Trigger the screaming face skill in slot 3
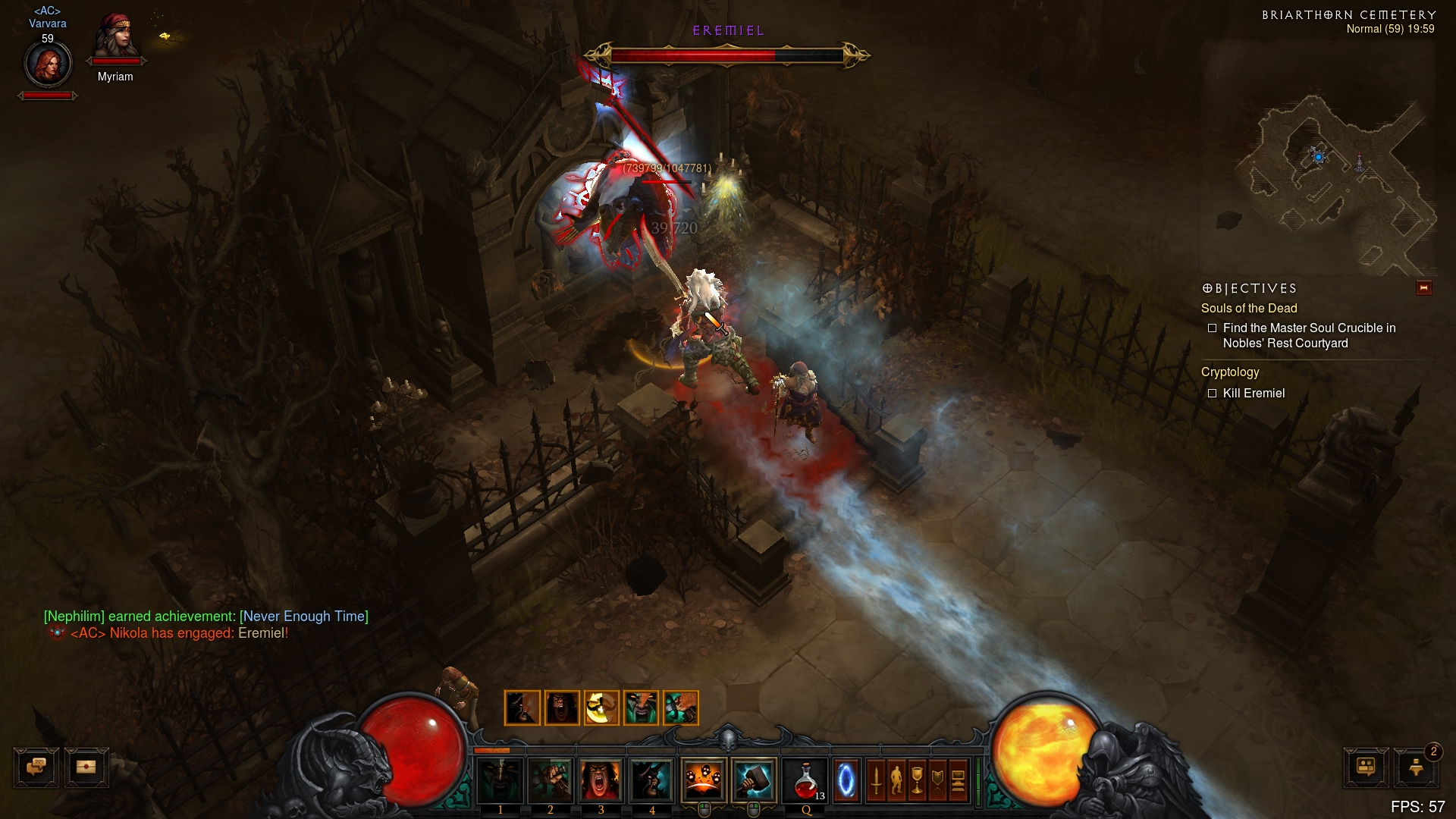This screenshot has height=819, width=1456. click(x=601, y=780)
